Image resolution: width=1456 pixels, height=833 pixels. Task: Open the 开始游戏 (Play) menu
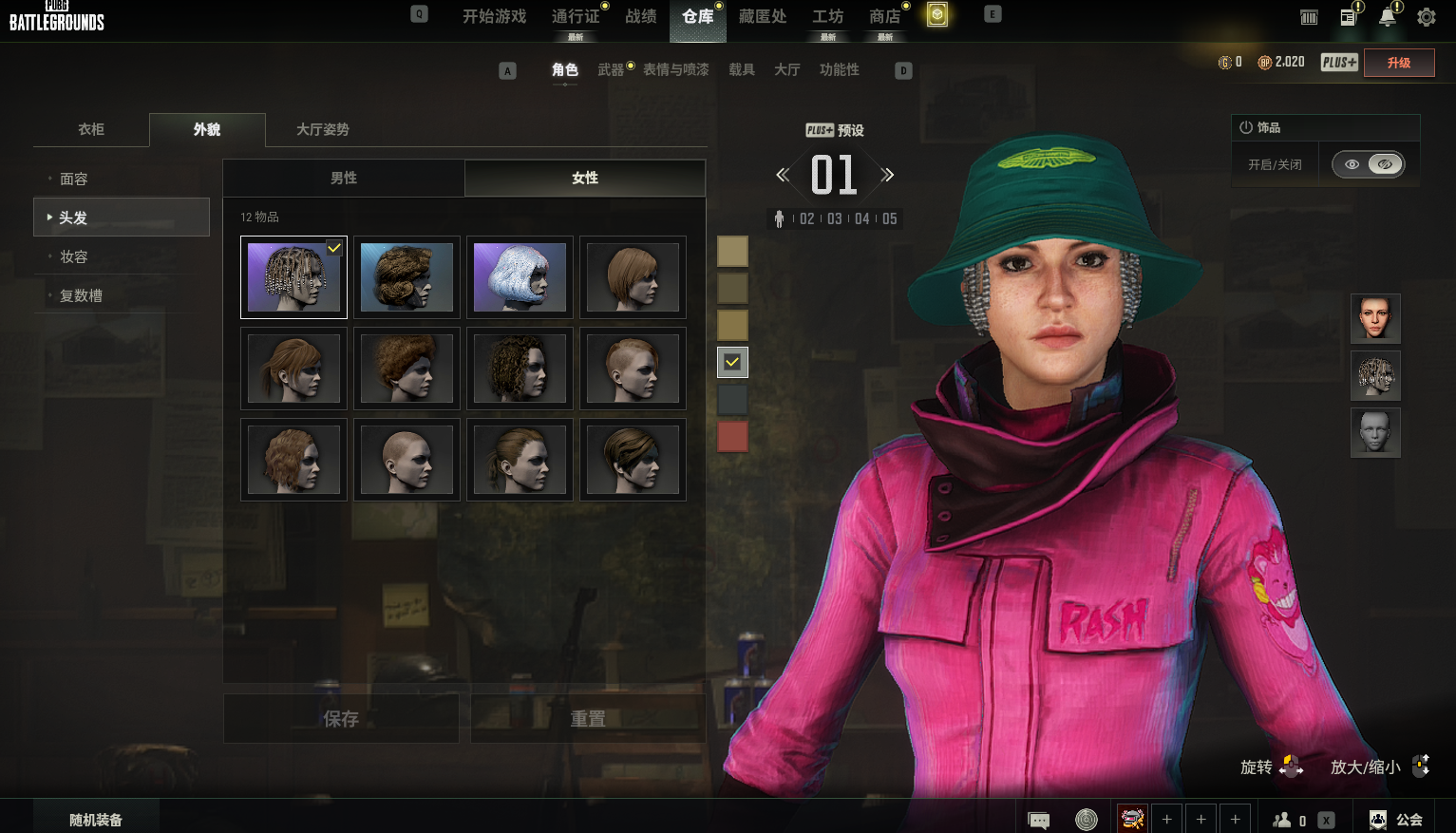point(494,16)
